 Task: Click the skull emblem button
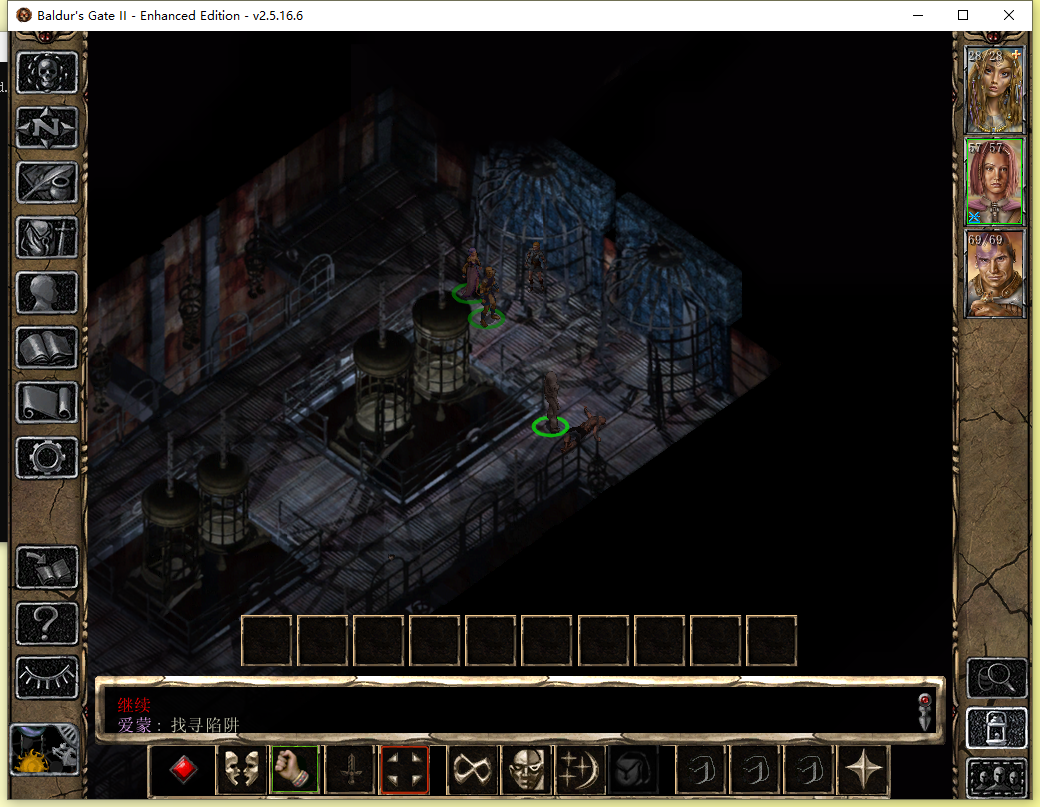pyautogui.click(x=47, y=73)
